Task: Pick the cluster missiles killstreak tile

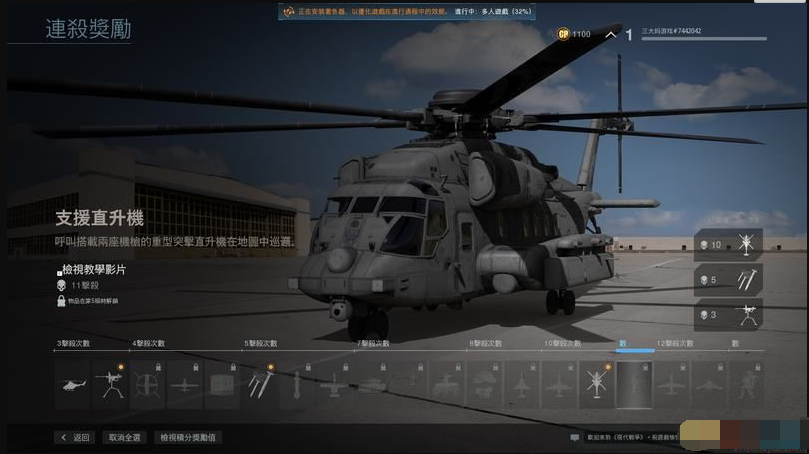Action: [x=259, y=385]
